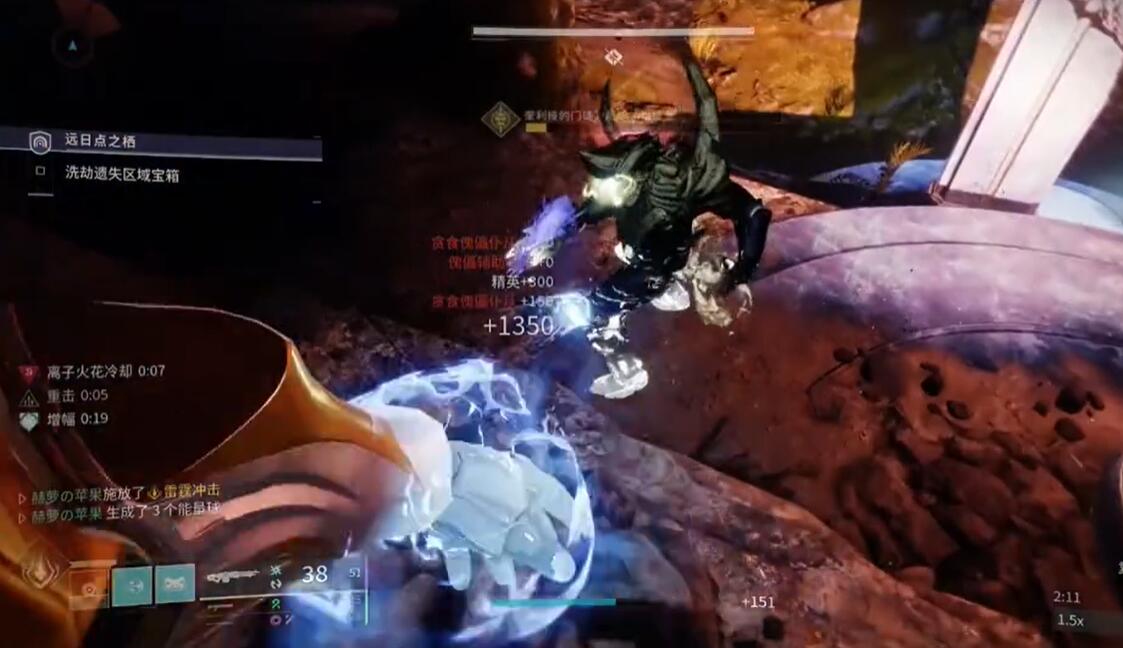Select the dimmed orange grenade ability slot
Image resolution: width=1123 pixels, height=648 pixels.
[x=88, y=586]
